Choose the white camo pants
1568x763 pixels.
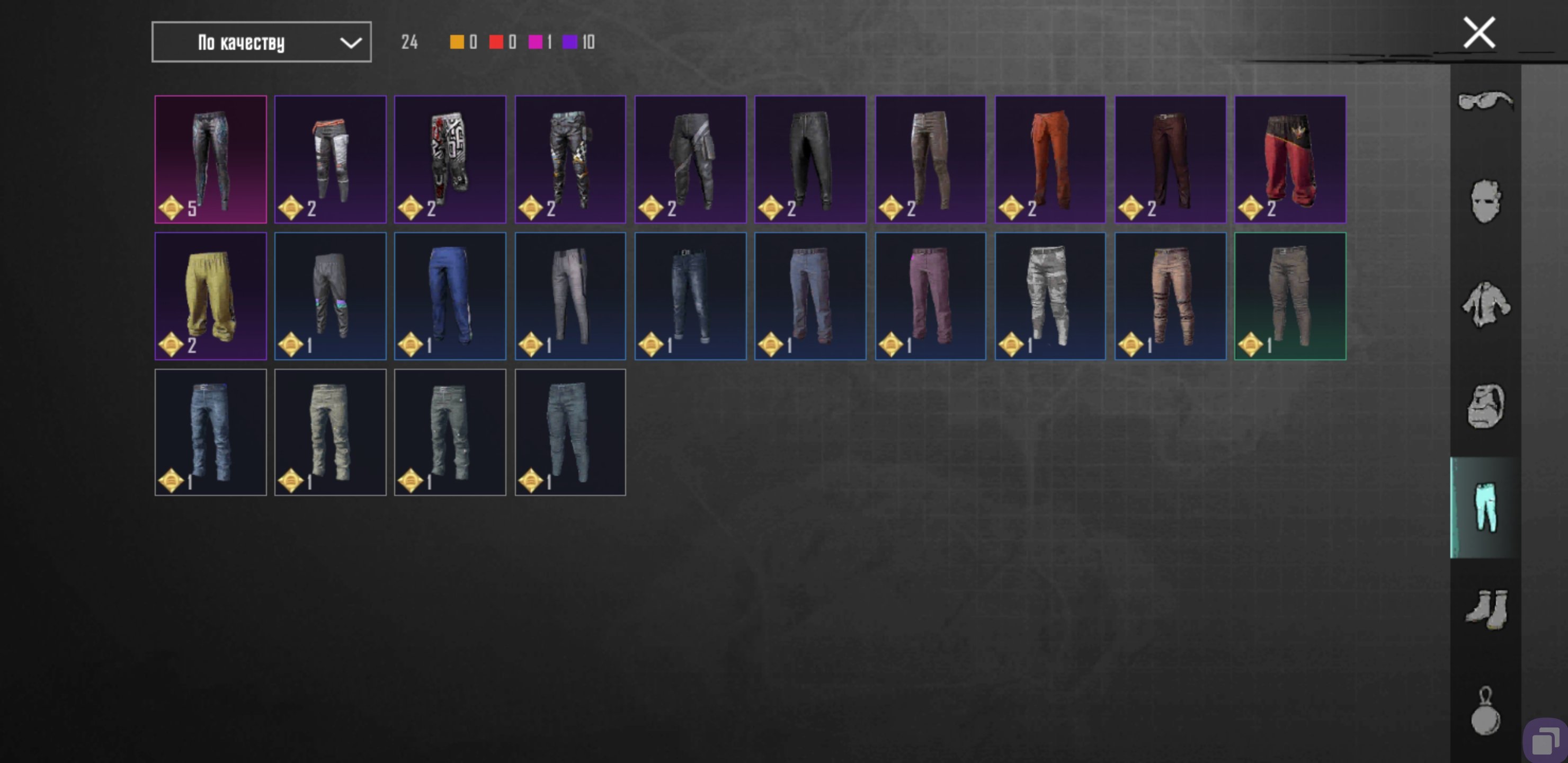point(1050,296)
